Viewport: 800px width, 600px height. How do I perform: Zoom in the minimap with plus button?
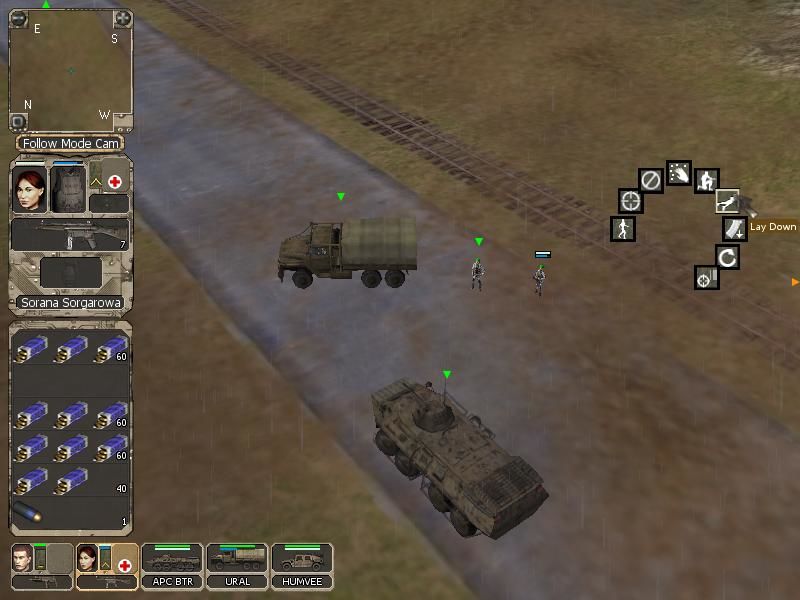pyautogui.click(x=122, y=18)
